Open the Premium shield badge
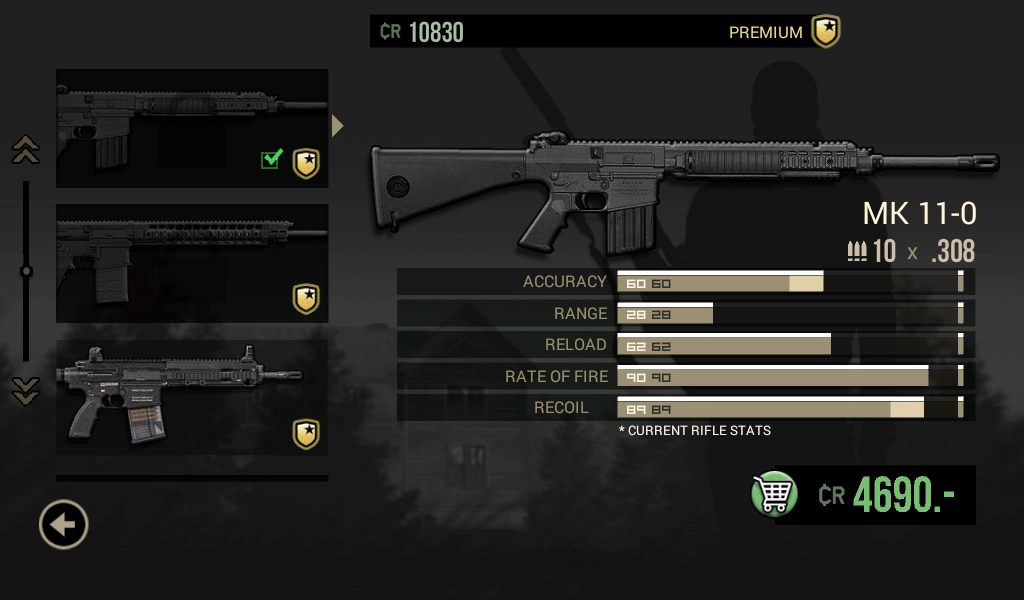Image resolution: width=1024 pixels, height=600 pixels. click(825, 32)
